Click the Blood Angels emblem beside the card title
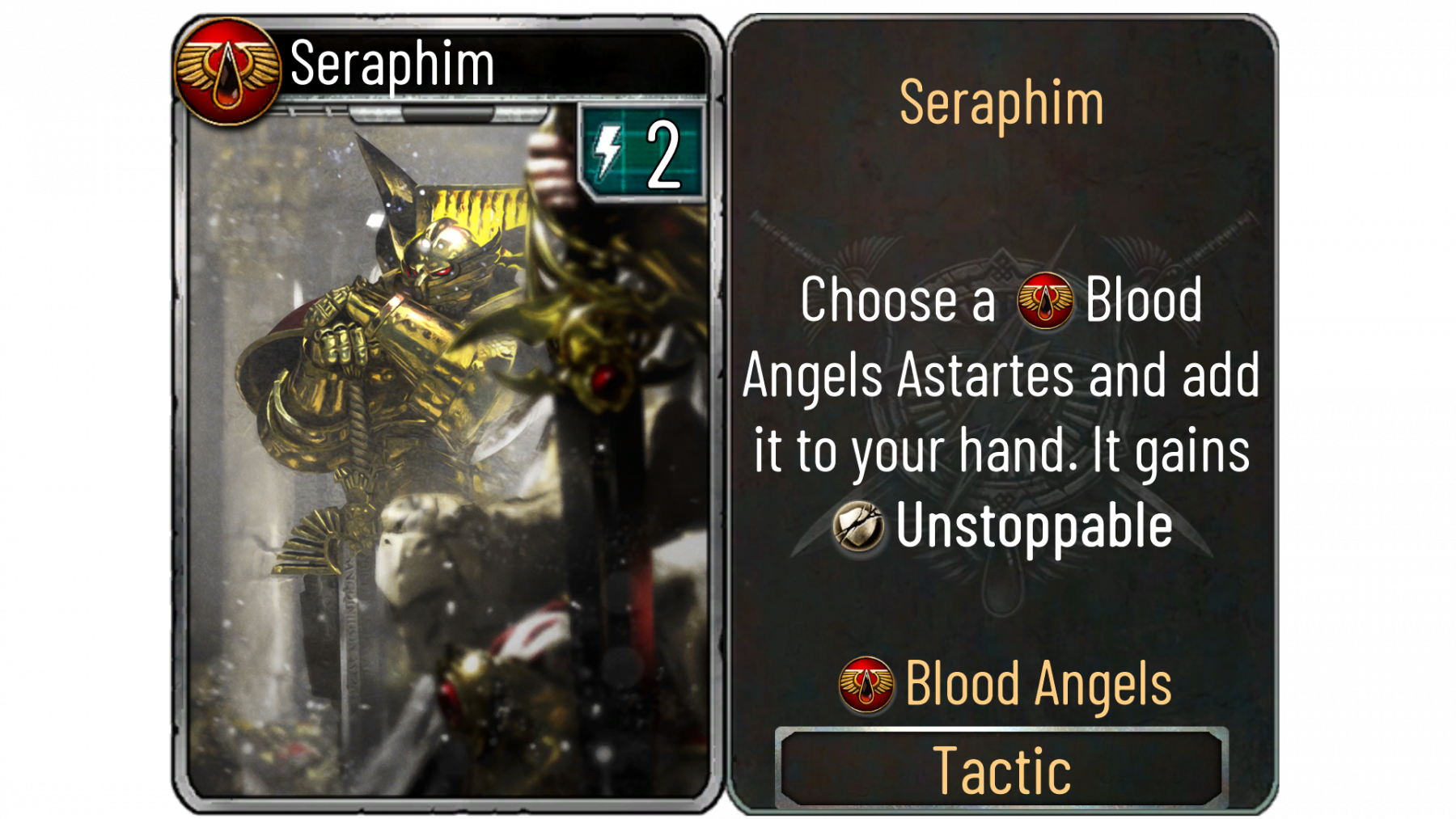The height and width of the screenshot is (819, 1456). click(227, 71)
